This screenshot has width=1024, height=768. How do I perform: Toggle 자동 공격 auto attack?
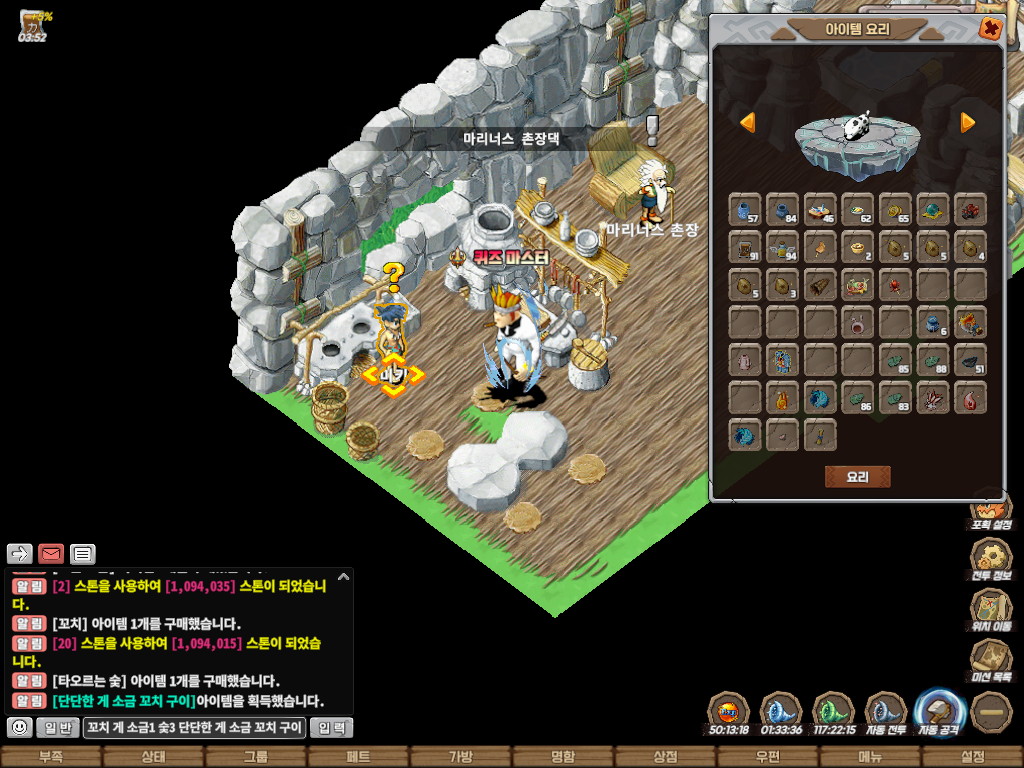(938, 711)
